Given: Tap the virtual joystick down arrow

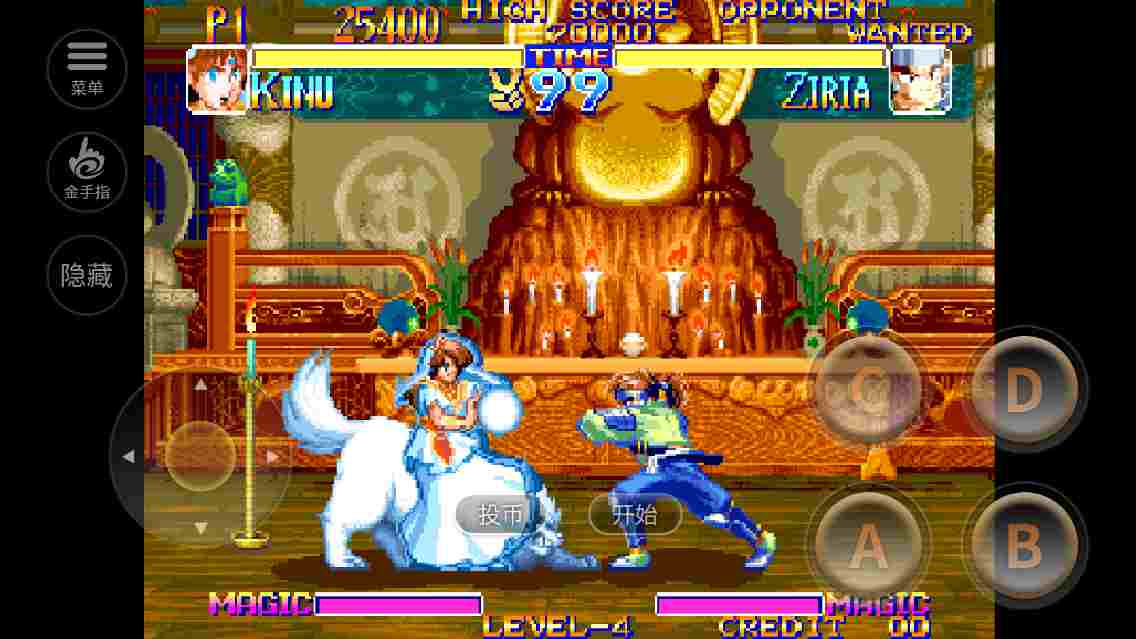Looking at the screenshot, I should (200, 528).
